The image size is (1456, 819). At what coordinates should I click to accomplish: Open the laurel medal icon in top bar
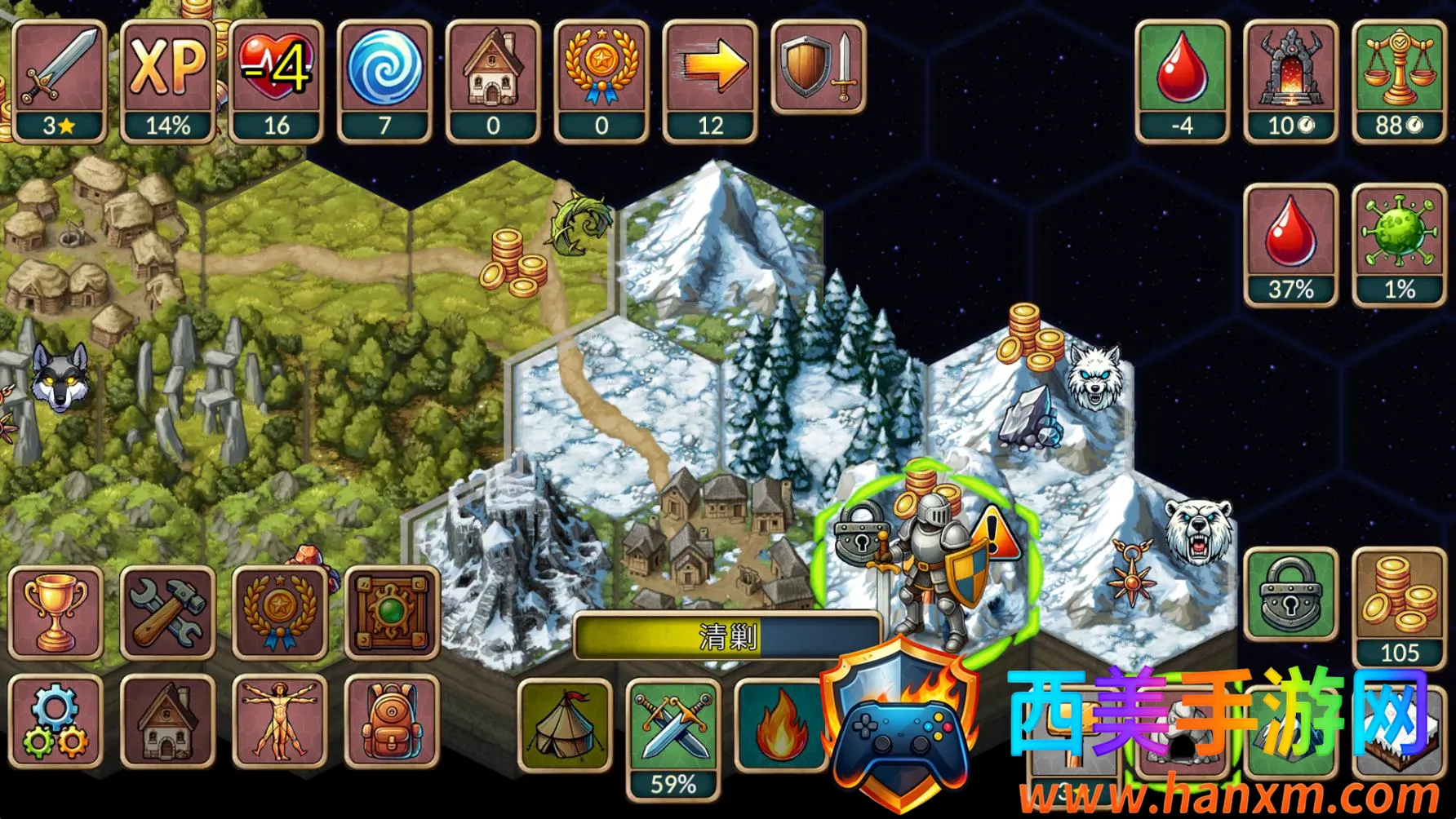click(x=601, y=80)
